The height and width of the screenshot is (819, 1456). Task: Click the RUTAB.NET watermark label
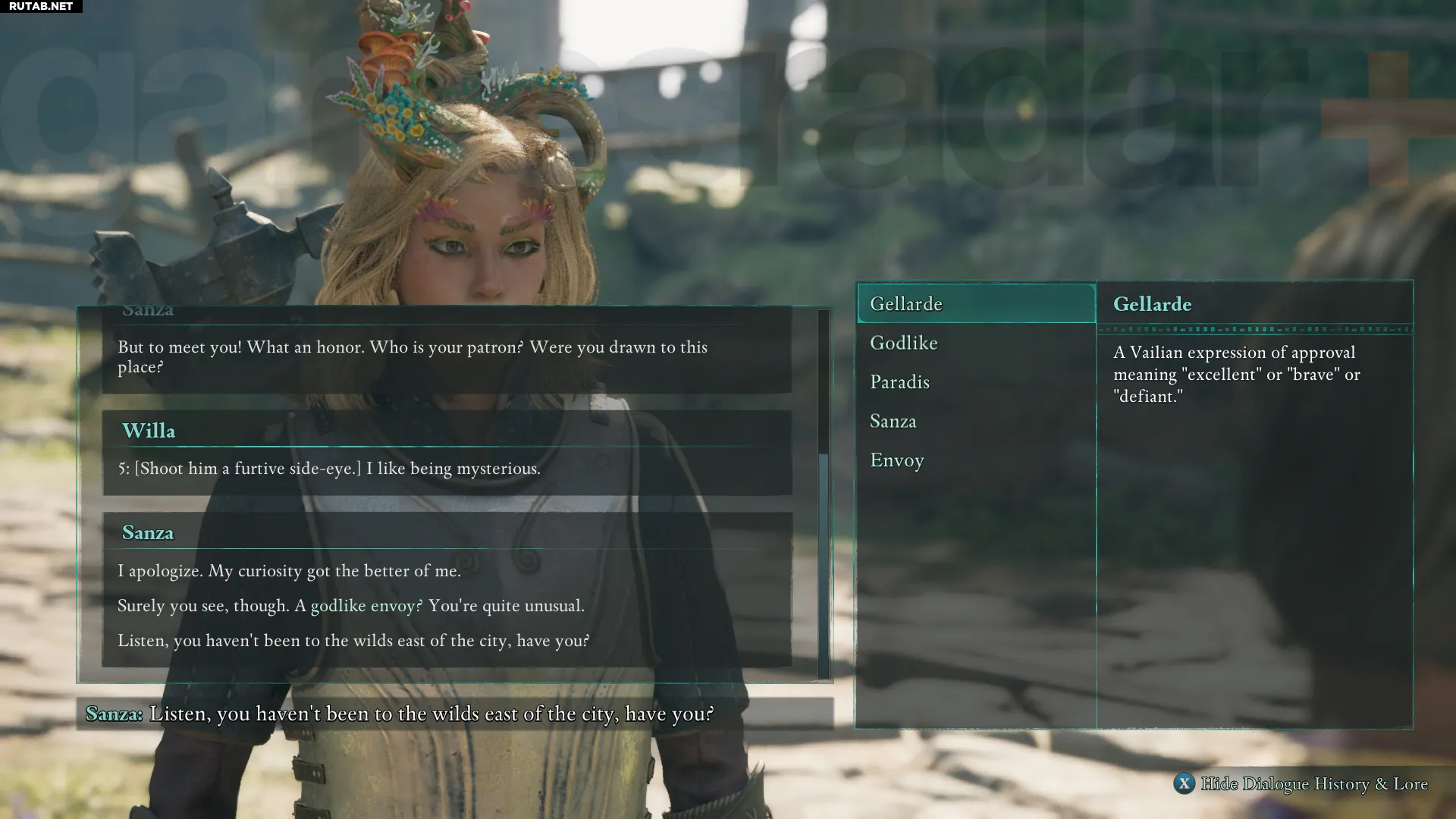click(41, 7)
